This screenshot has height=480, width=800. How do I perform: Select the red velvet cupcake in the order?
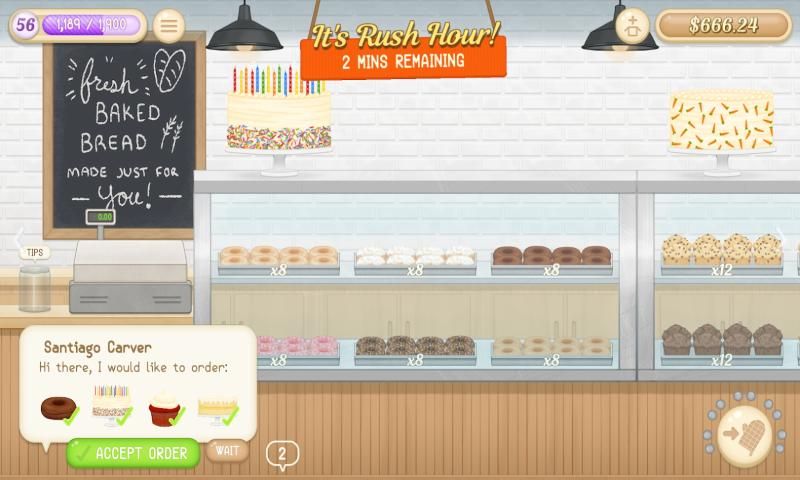165,408
